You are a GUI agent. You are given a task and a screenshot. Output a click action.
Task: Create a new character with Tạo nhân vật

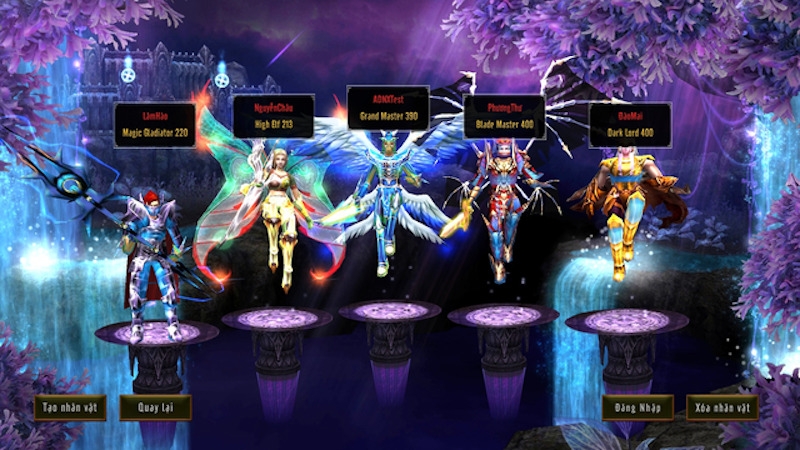tap(69, 408)
